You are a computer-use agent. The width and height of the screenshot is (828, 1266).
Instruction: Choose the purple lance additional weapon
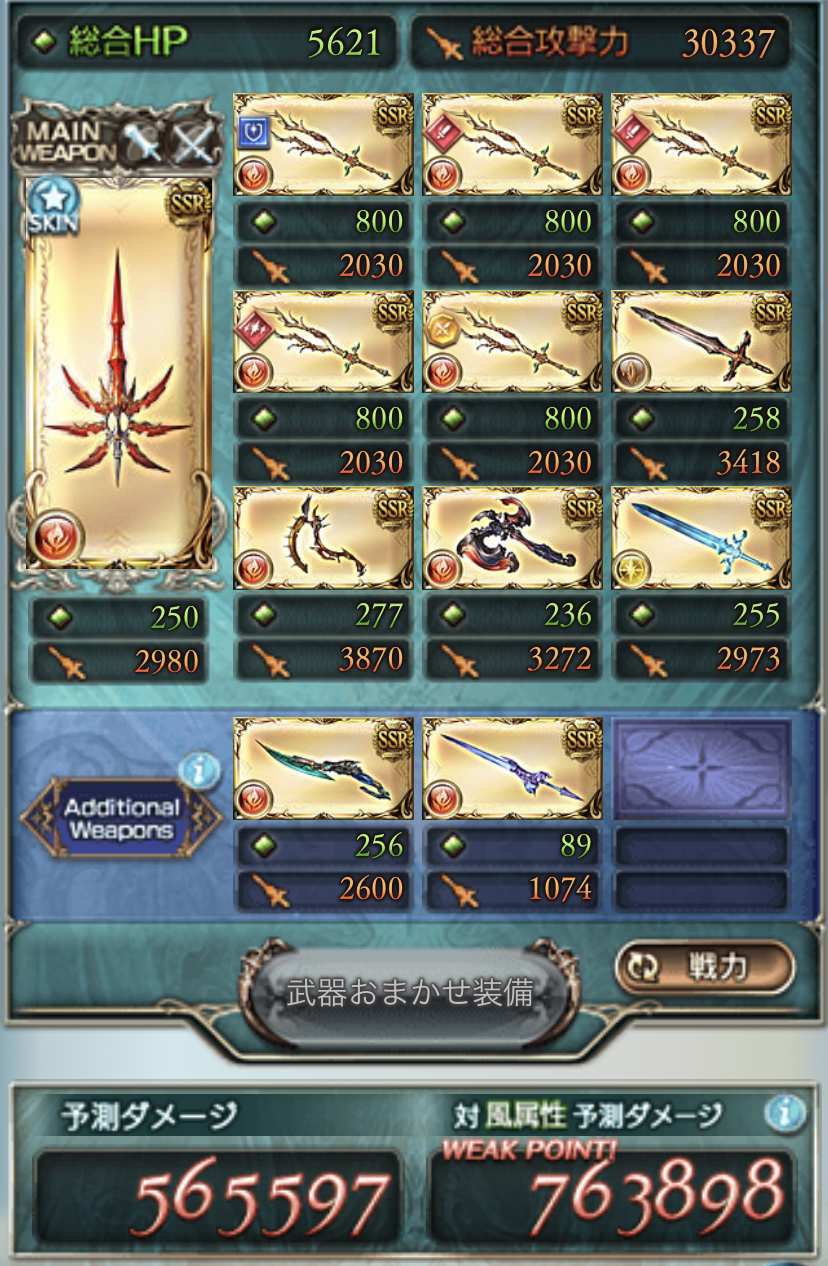[513, 768]
